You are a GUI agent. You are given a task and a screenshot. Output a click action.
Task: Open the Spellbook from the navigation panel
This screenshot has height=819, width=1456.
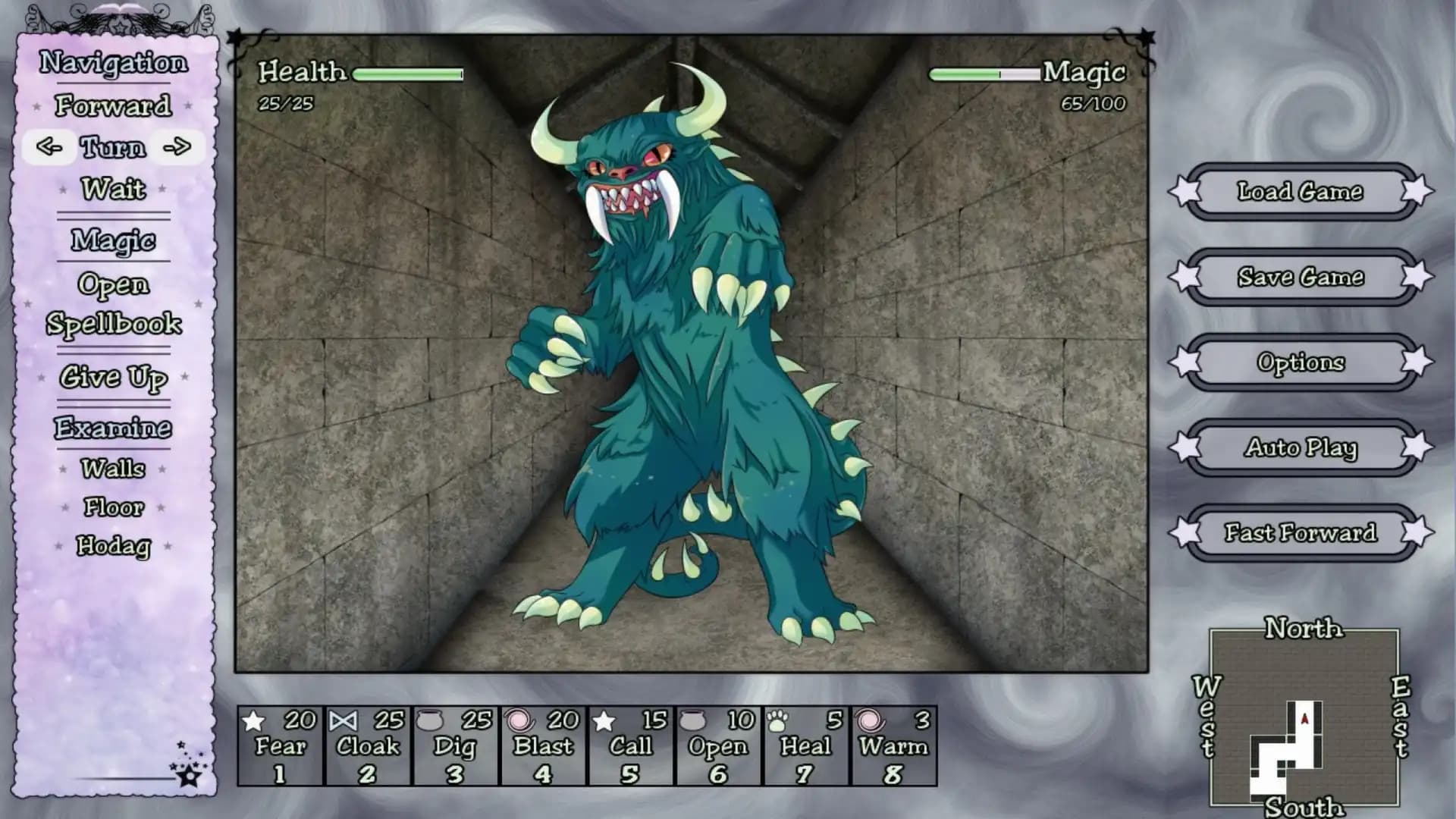(x=114, y=325)
